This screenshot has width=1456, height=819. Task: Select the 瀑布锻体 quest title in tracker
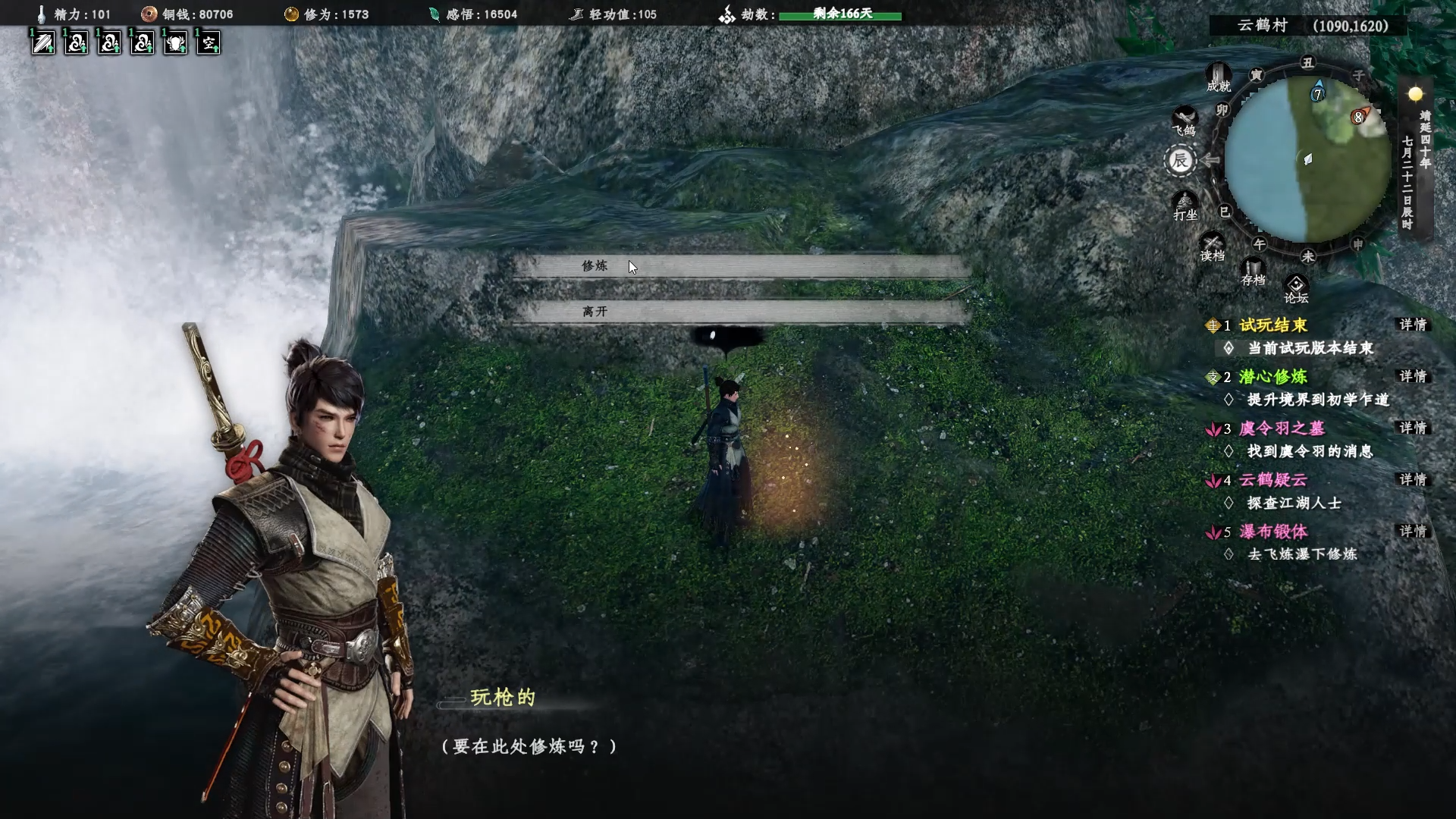click(1273, 532)
